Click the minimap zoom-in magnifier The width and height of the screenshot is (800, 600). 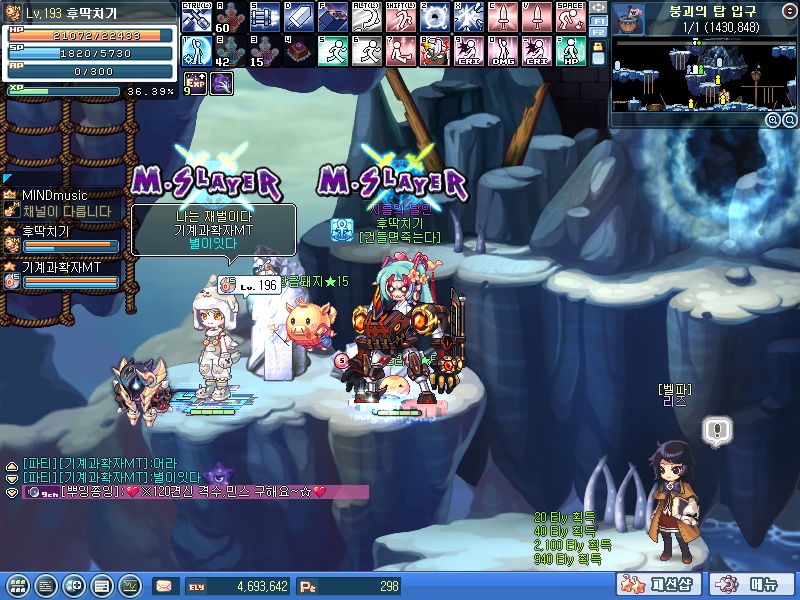coord(773,120)
